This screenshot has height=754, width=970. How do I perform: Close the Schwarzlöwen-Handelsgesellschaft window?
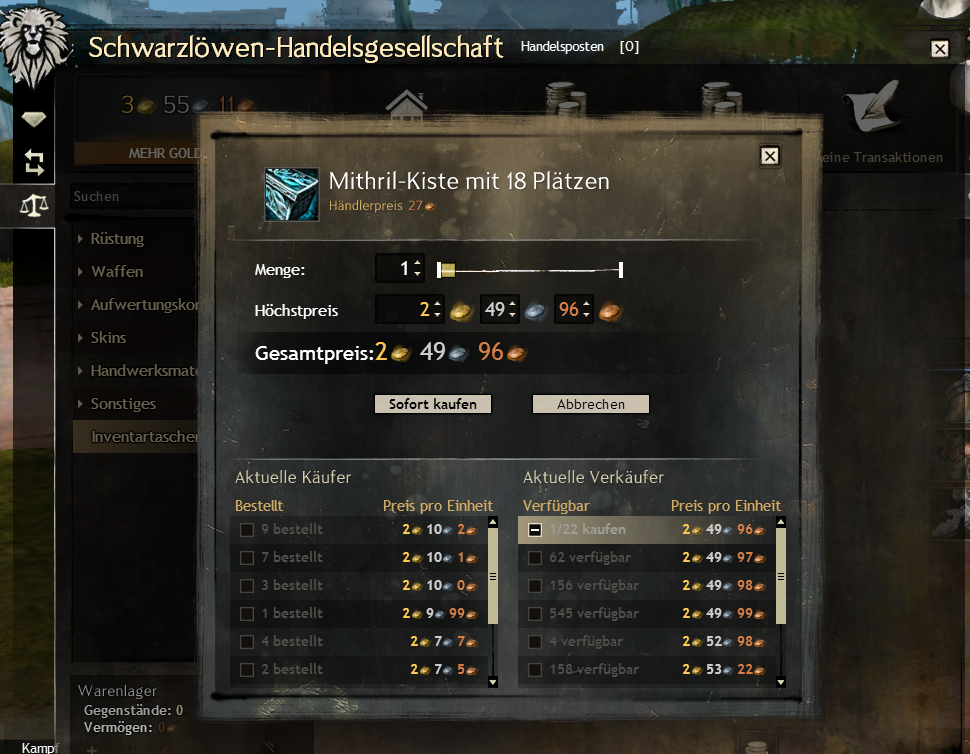coord(939,48)
